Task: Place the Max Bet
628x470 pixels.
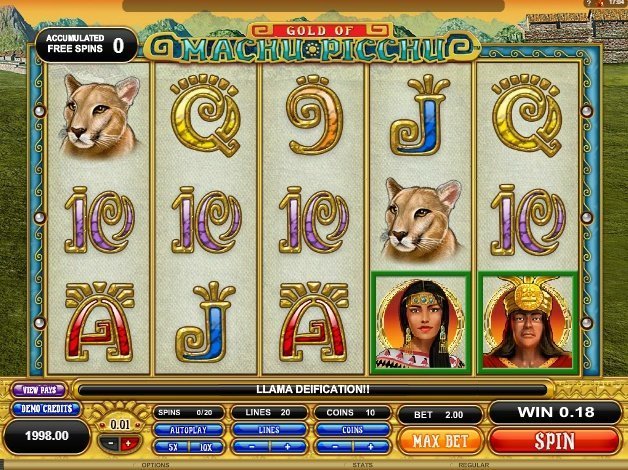Action: tap(438, 439)
